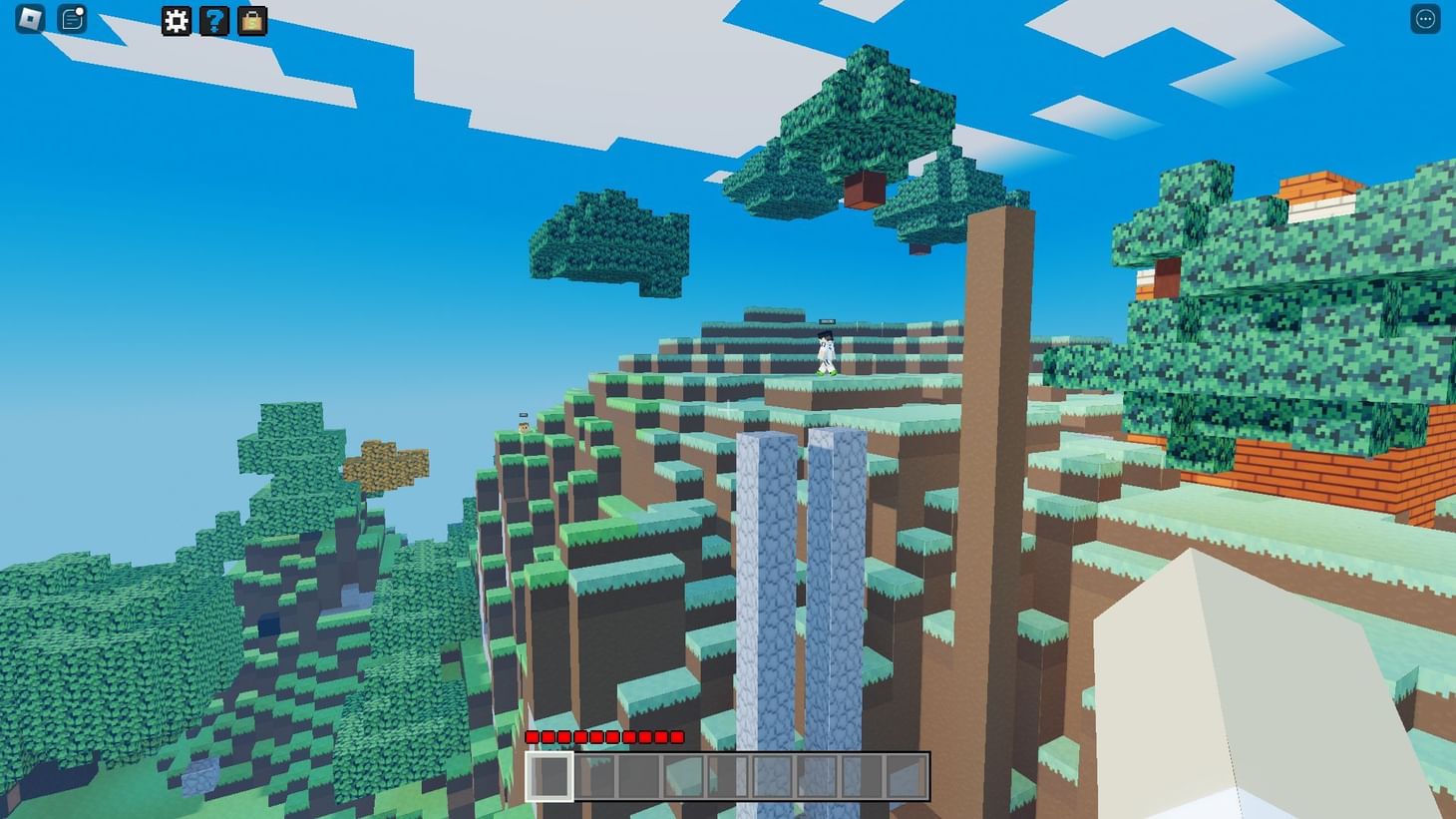Screen dimensions: 1456x819
Task: Open the Roblox main menu
Action: coord(27,20)
